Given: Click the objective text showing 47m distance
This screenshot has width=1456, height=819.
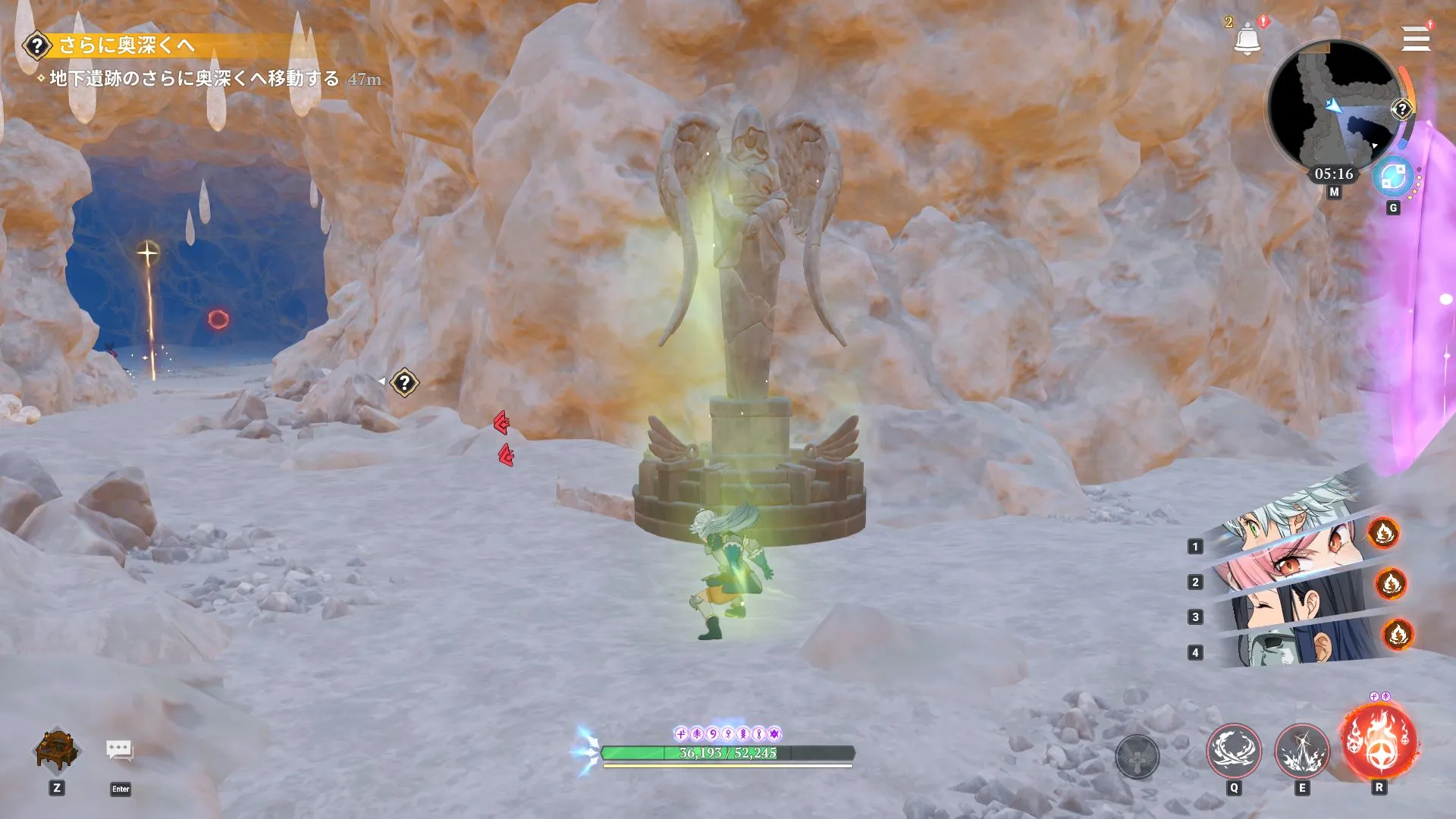Looking at the screenshot, I should tap(190, 78).
